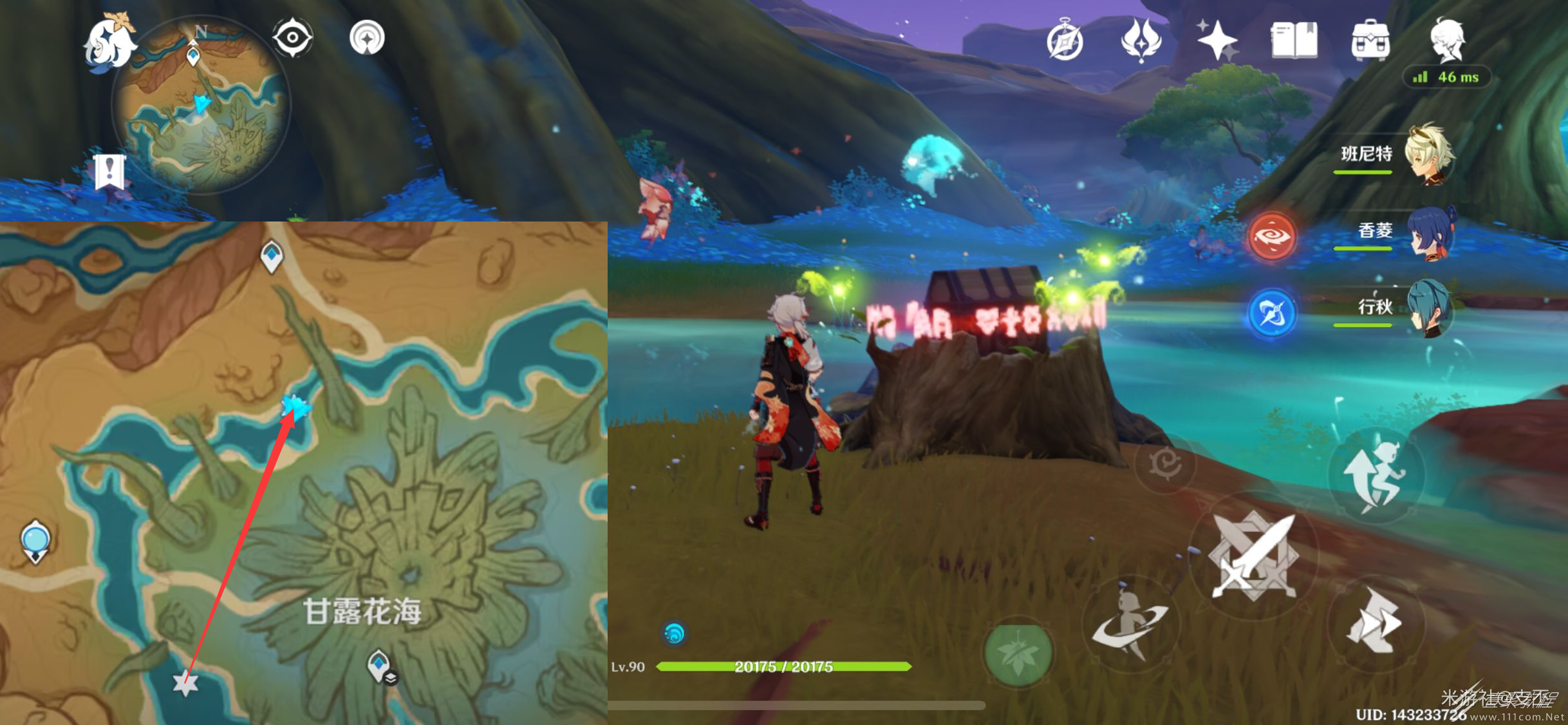Open the character screen icon

pyautogui.click(x=1447, y=40)
